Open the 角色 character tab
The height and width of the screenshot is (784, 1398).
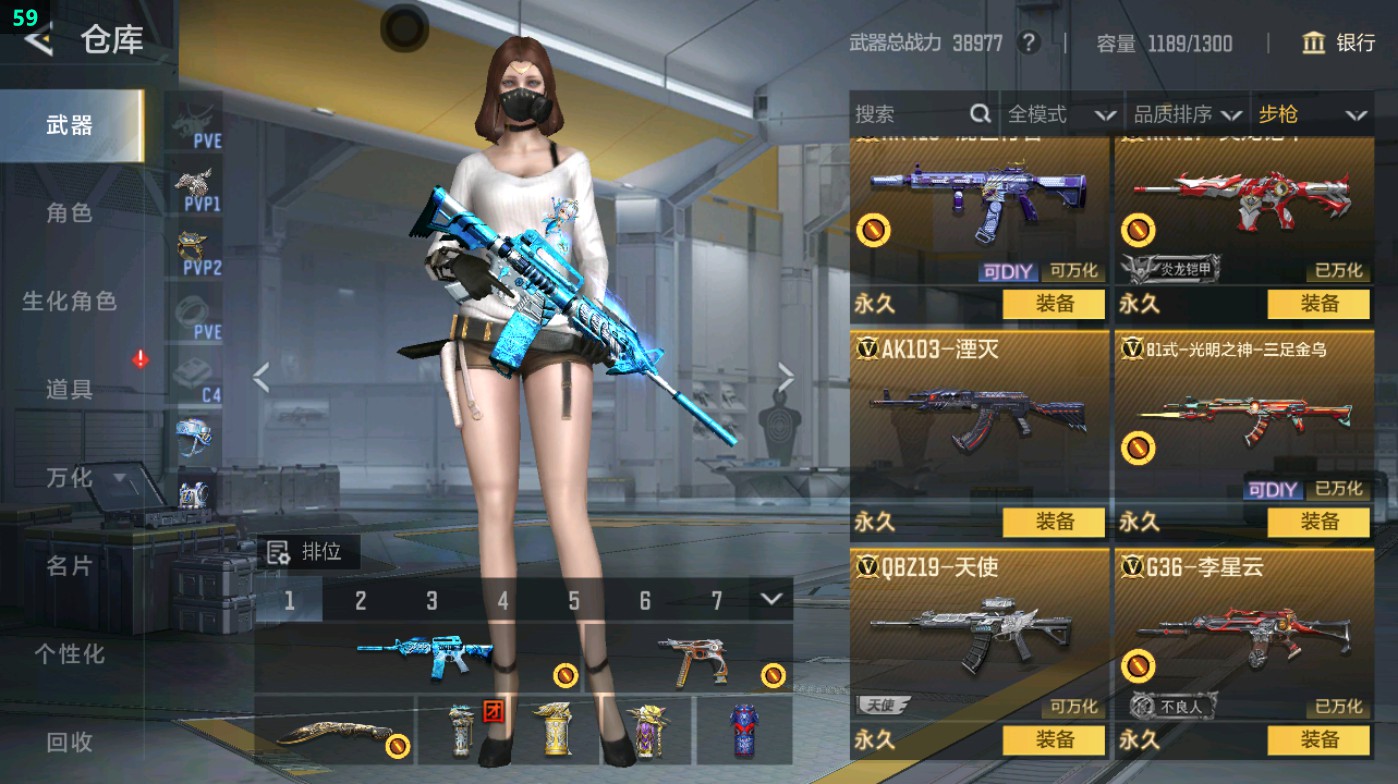tap(70, 213)
